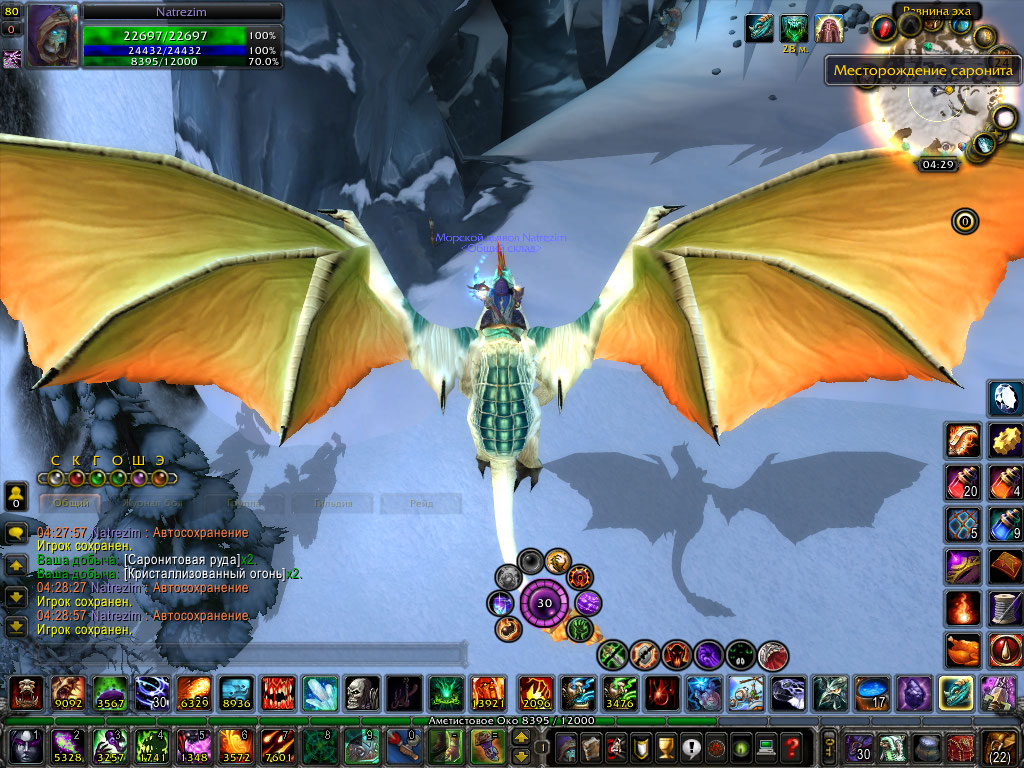Image resolution: width=1024 pixels, height=768 pixels.
Task: Click the Natrezim player portrait
Action: 51,36
